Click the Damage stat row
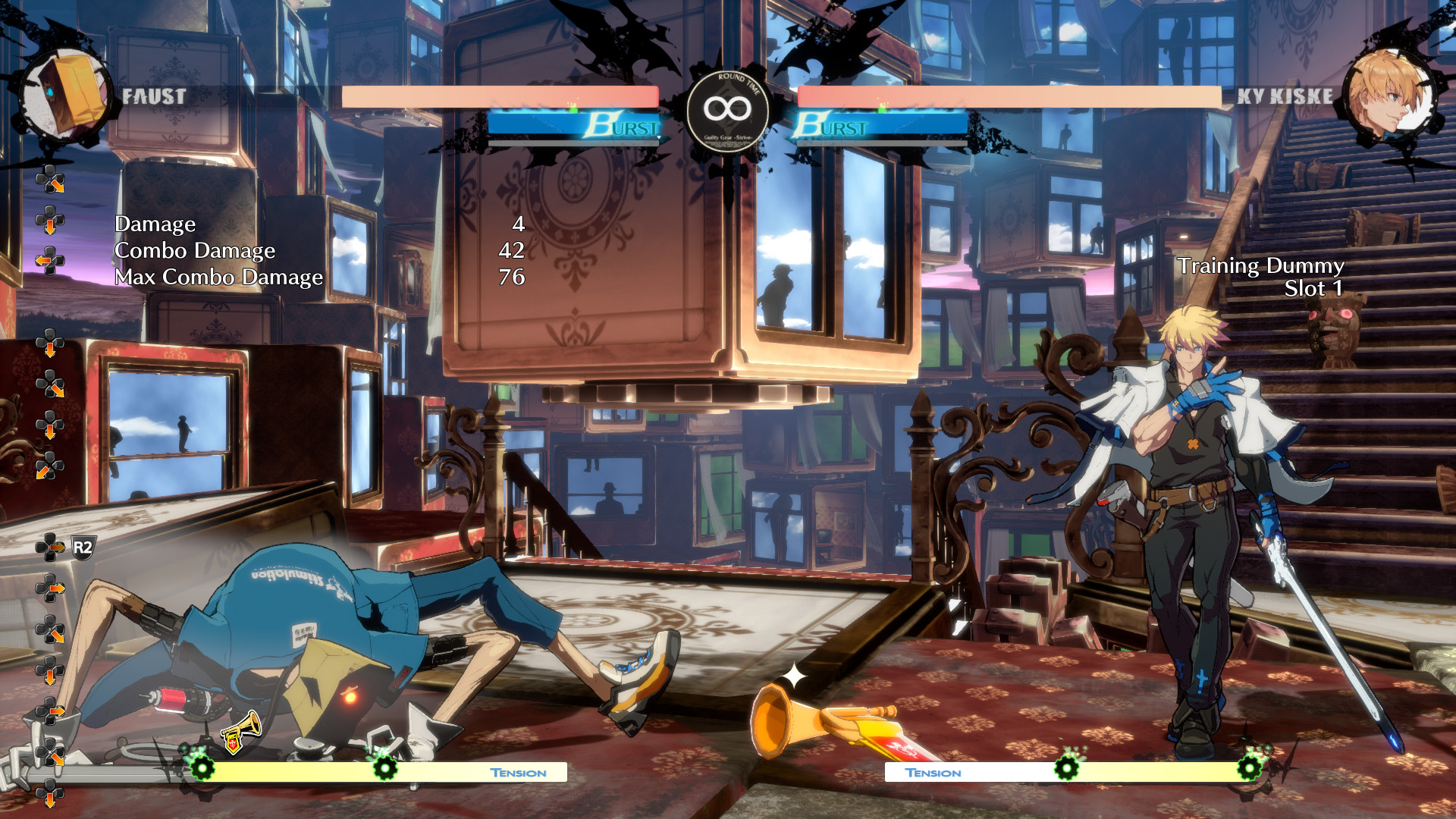Image resolution: width=1456 pixels, height=819 pixels. [x=155, y=224]
